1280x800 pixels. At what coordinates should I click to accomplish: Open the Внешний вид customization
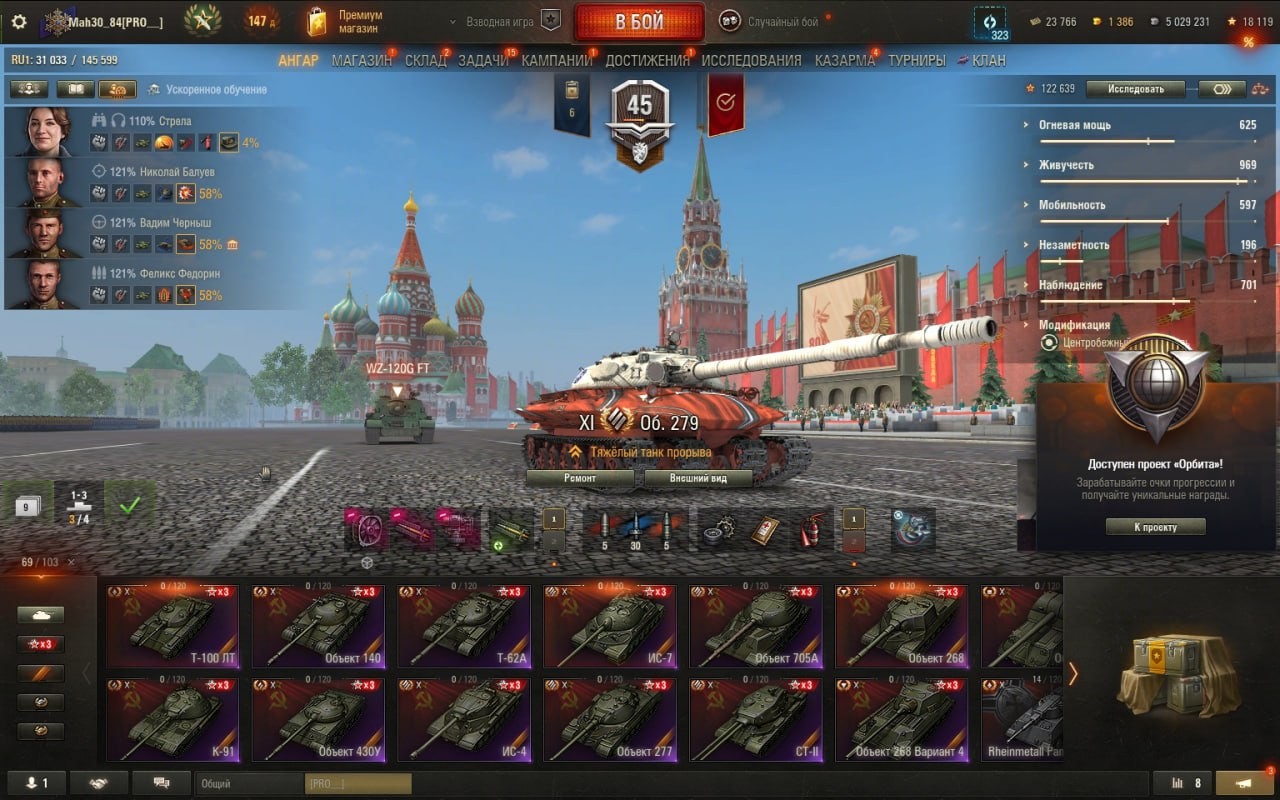coord(698,478)
